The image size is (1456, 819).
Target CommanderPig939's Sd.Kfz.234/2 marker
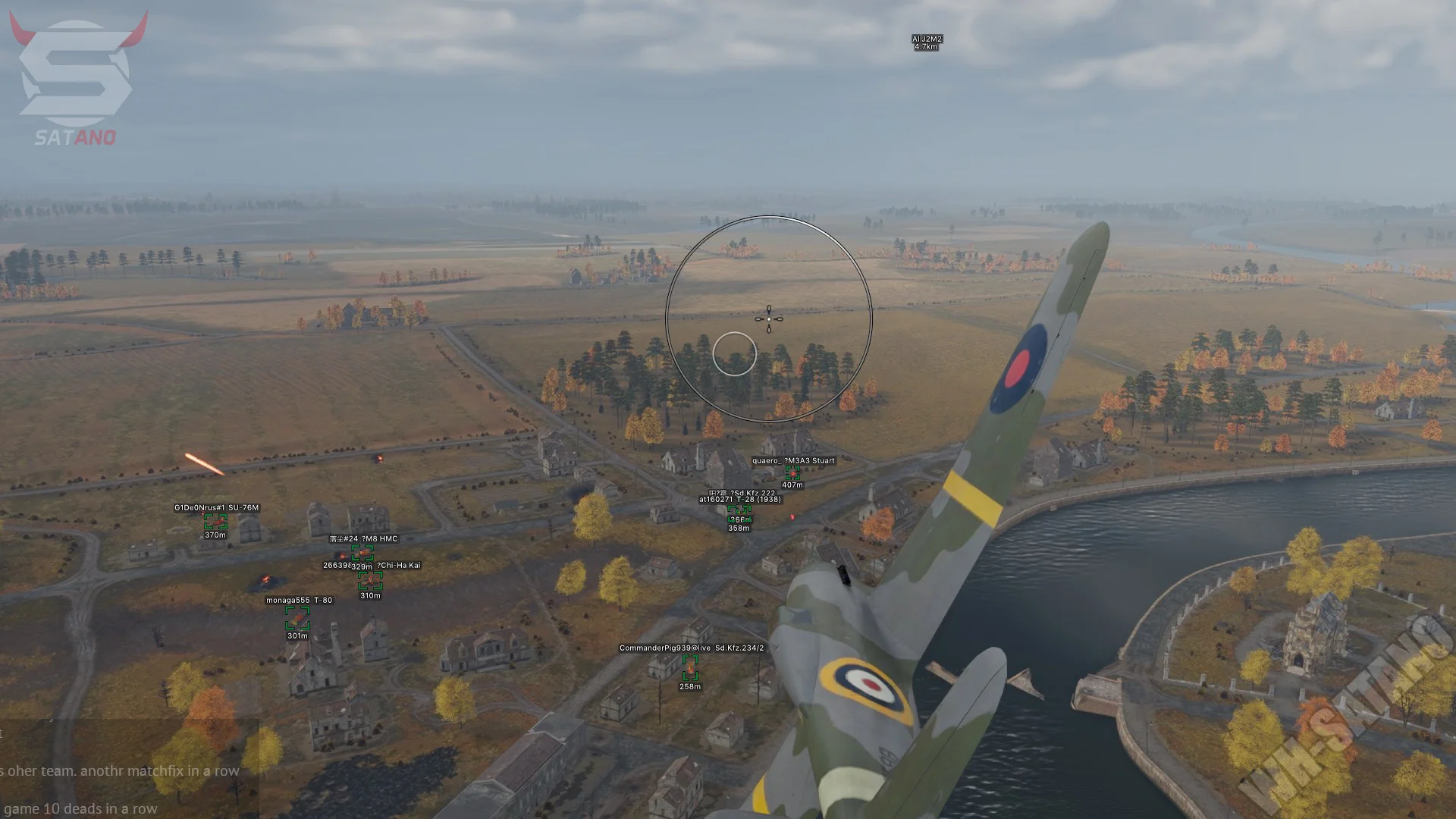tap(690, 667)
